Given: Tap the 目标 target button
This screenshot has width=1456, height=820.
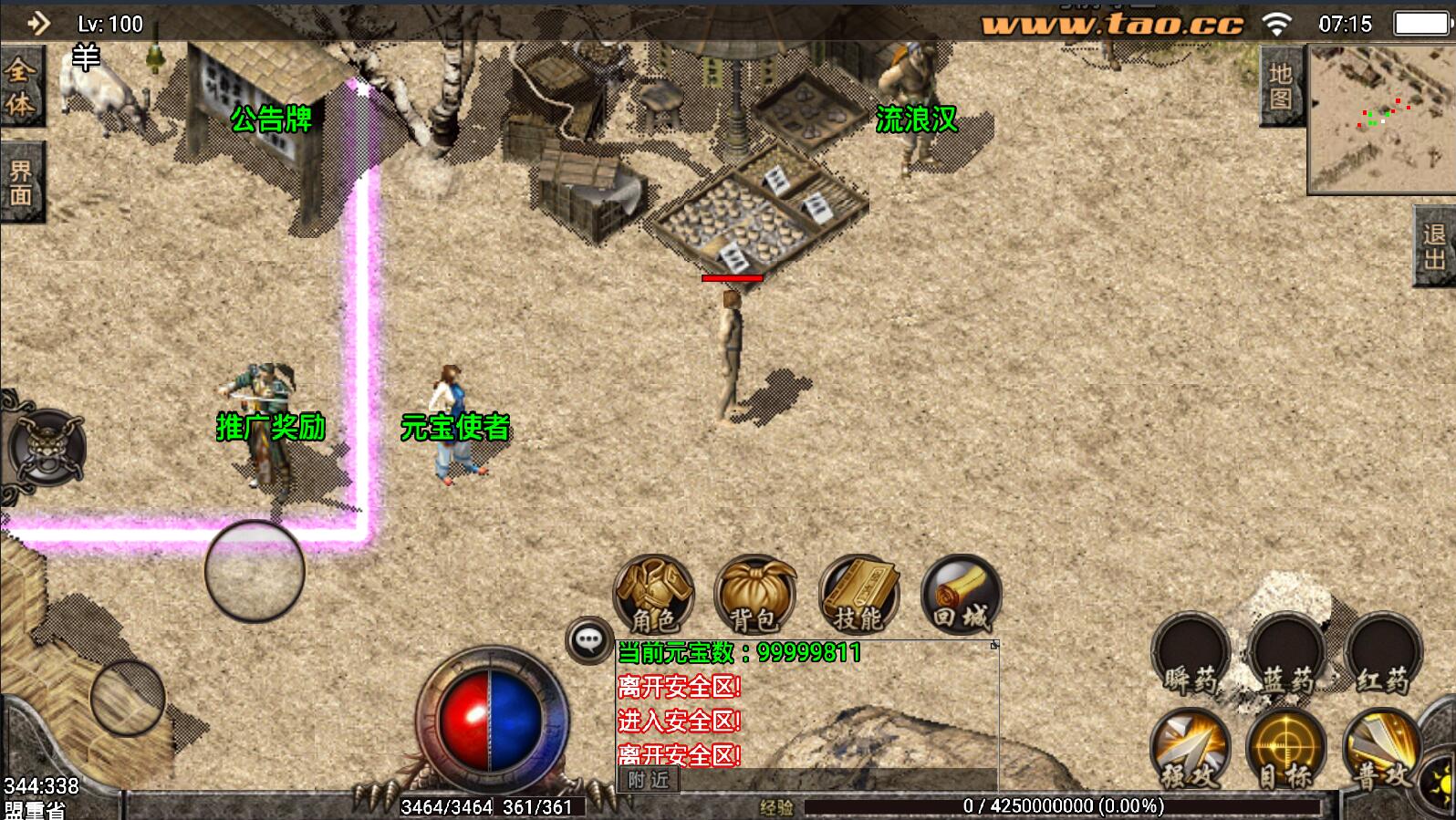Looking at the screenshot, I should 1286,750.
